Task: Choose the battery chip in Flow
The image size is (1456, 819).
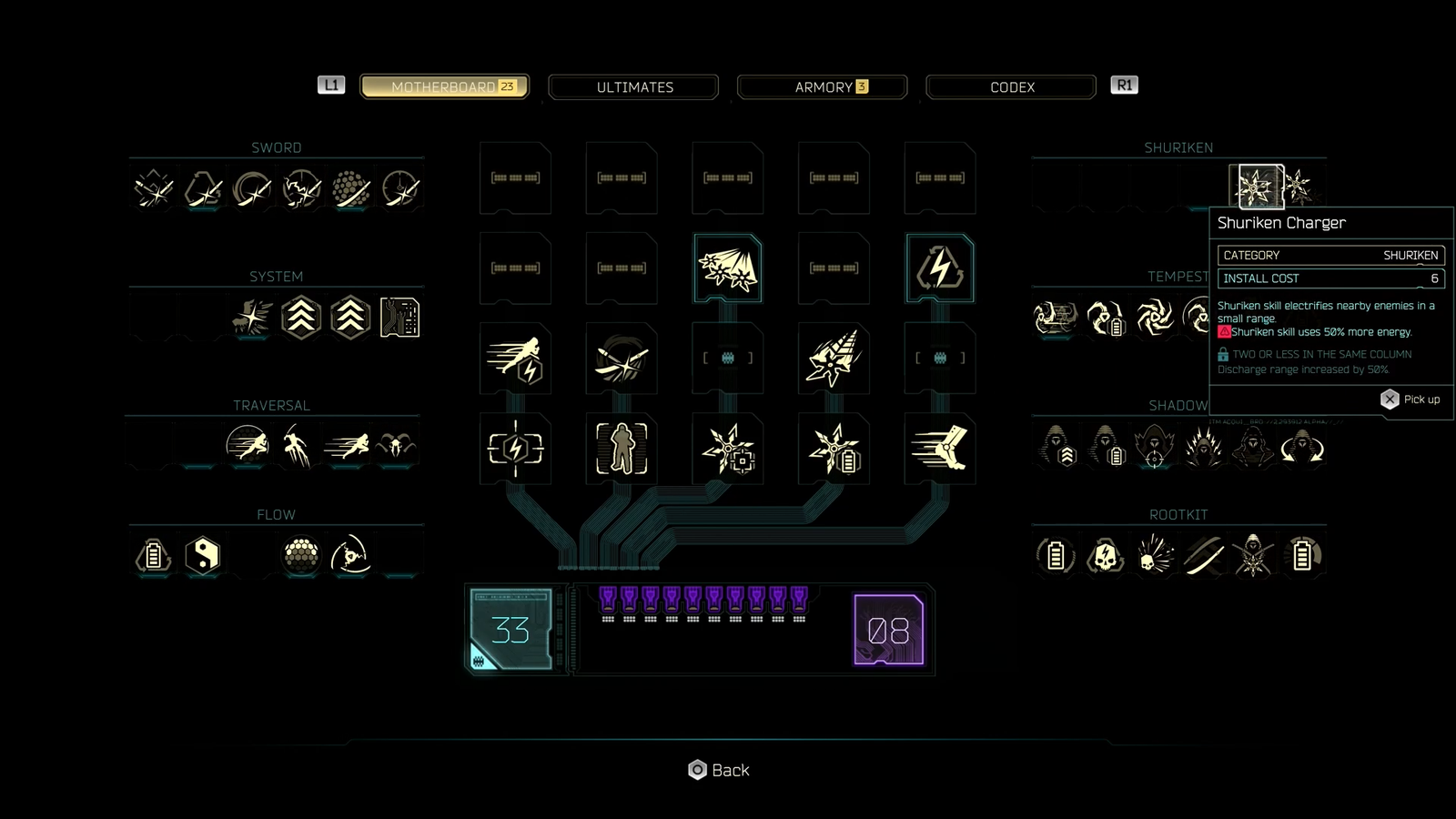Action: pos(154,554)
